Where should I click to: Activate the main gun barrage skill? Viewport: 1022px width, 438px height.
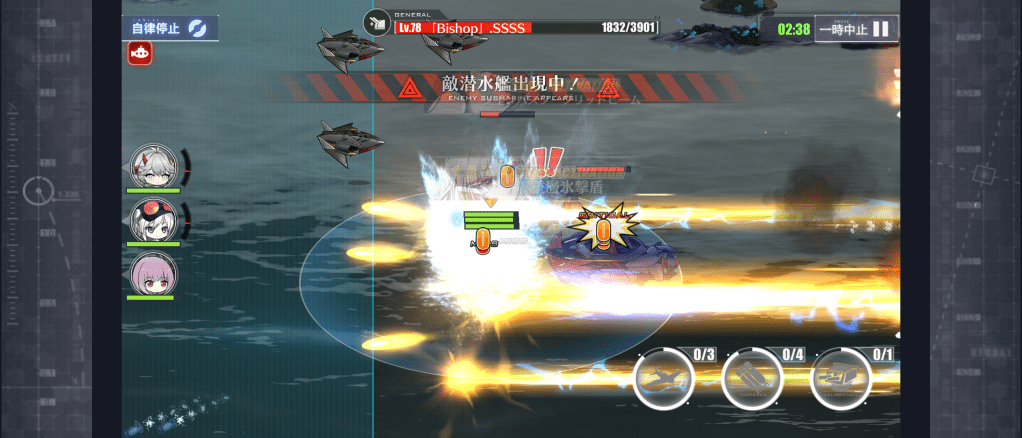[841, 380]
